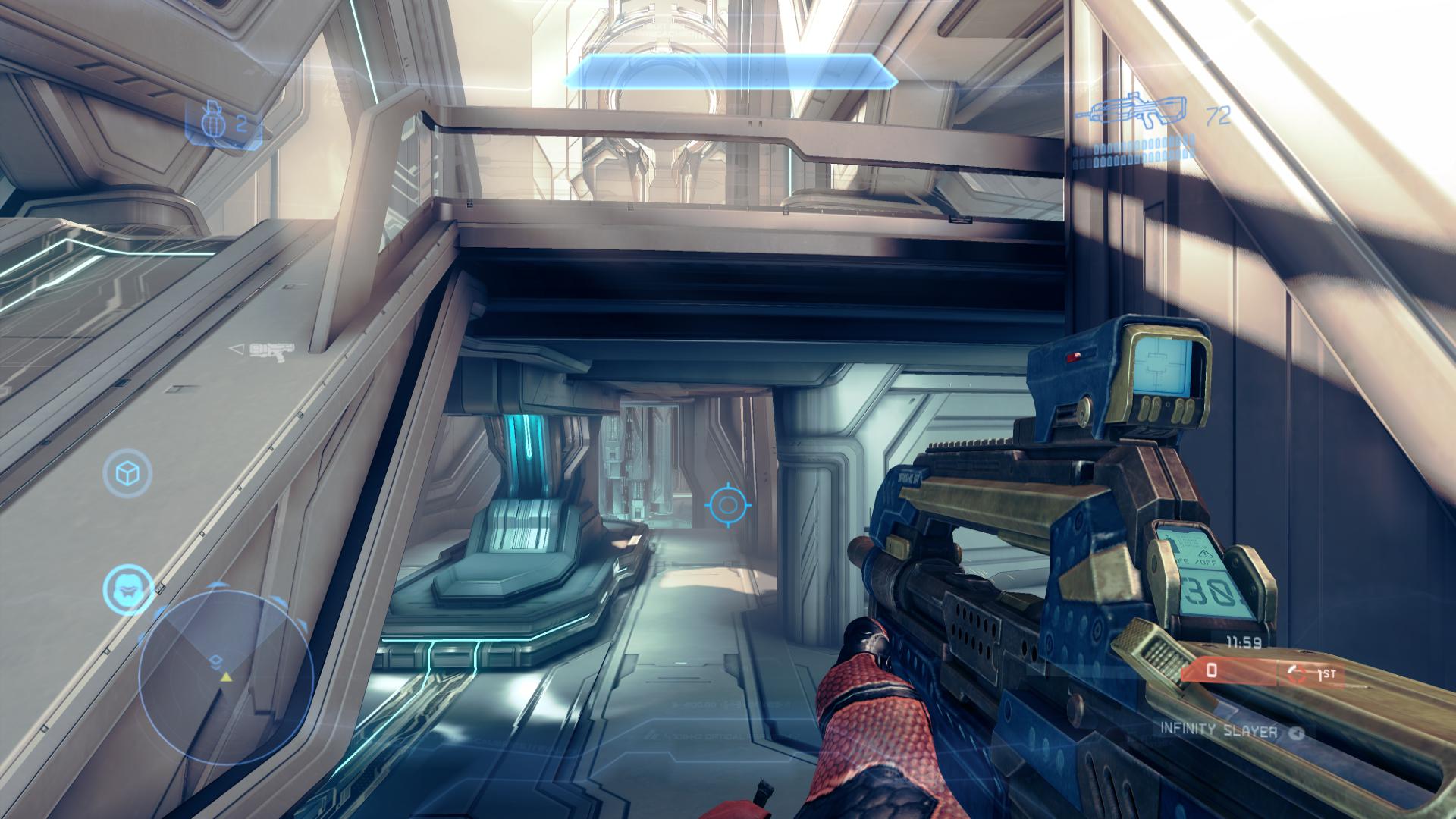Click the Infinity Slayer game mode label
Screen dimensions: 1456x819
pyautogui.click(x=1219, y=730)
